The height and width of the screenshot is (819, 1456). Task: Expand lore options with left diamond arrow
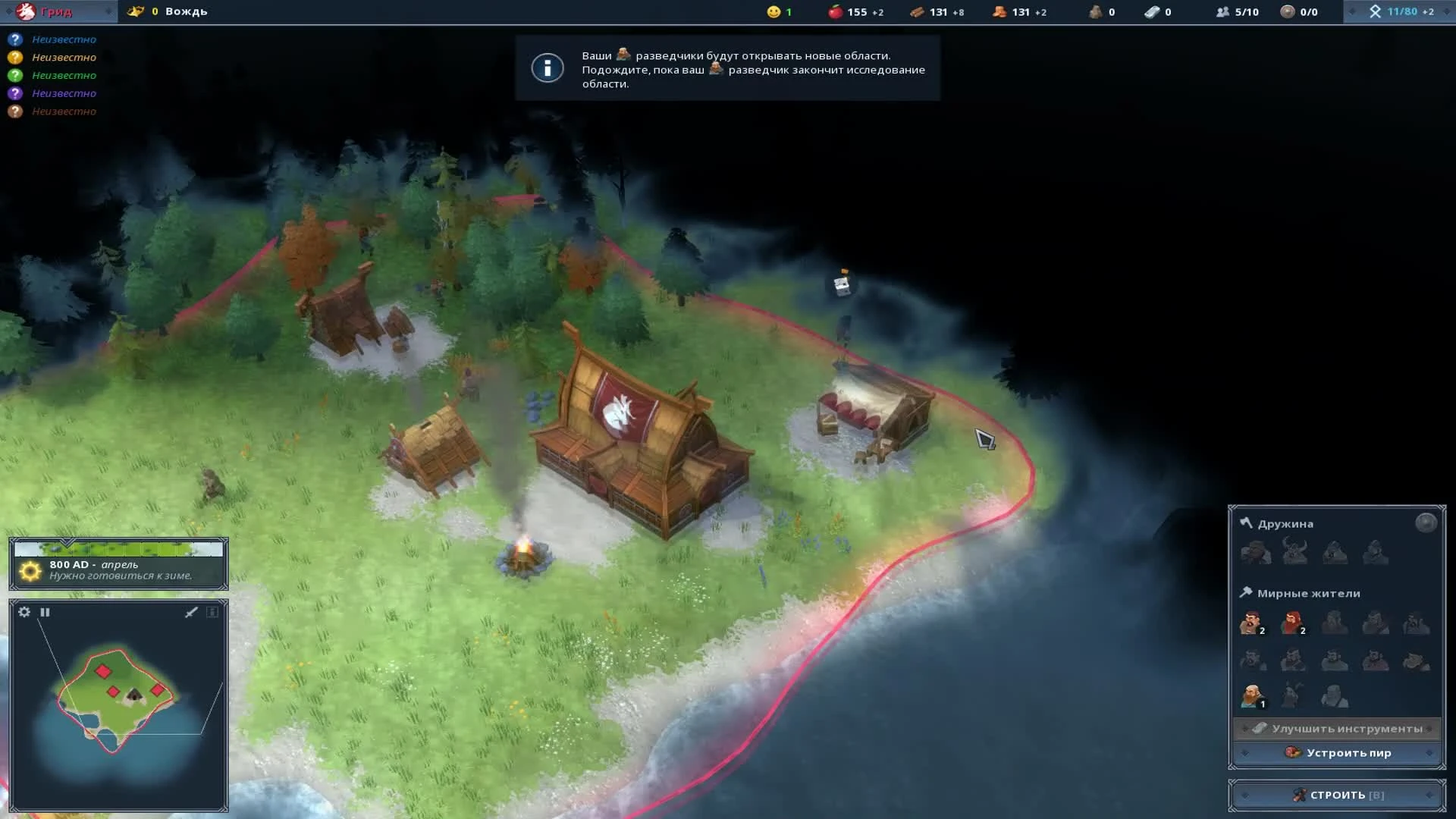[x=1353, y=11]
